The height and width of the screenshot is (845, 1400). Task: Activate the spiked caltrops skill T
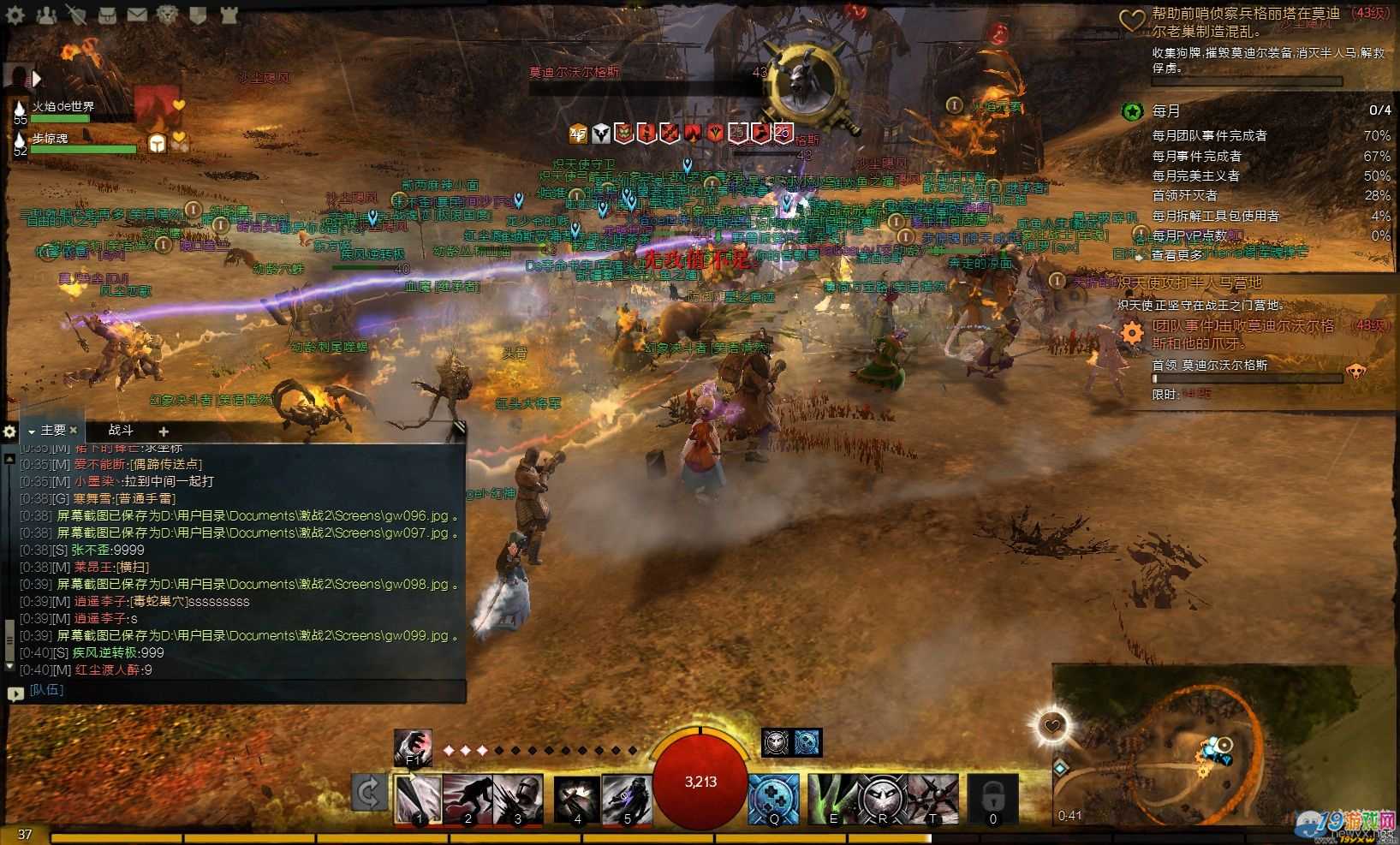pos(932,800)
